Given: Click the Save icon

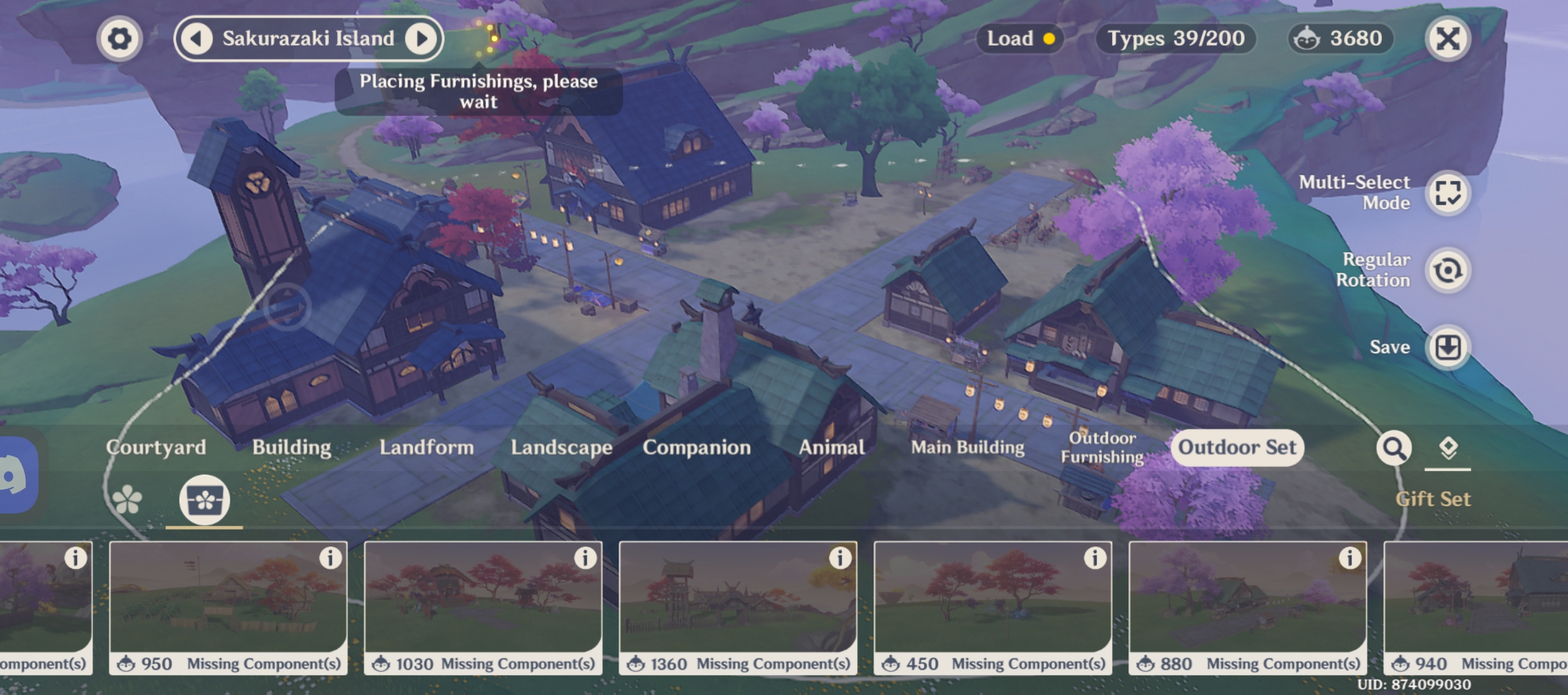Looking at the screenshot, I should click(1446, 347).
